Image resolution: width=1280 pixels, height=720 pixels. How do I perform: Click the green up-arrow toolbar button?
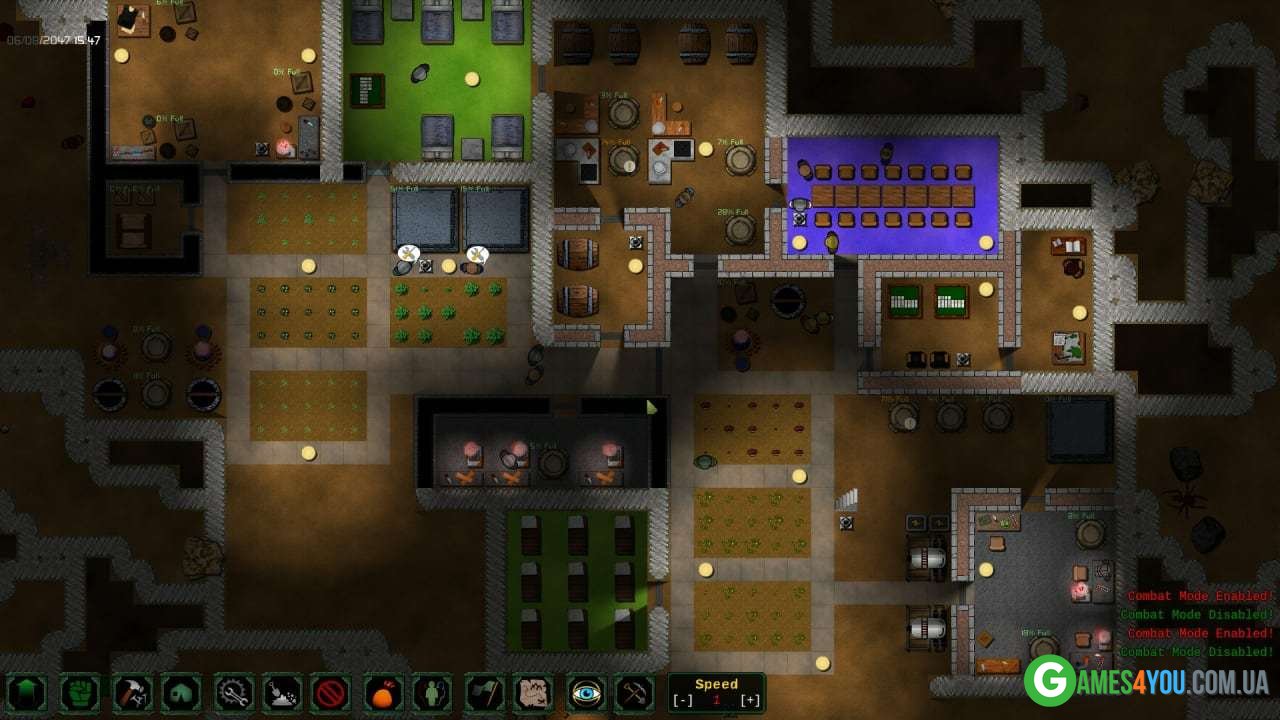[x=27, y=692]
